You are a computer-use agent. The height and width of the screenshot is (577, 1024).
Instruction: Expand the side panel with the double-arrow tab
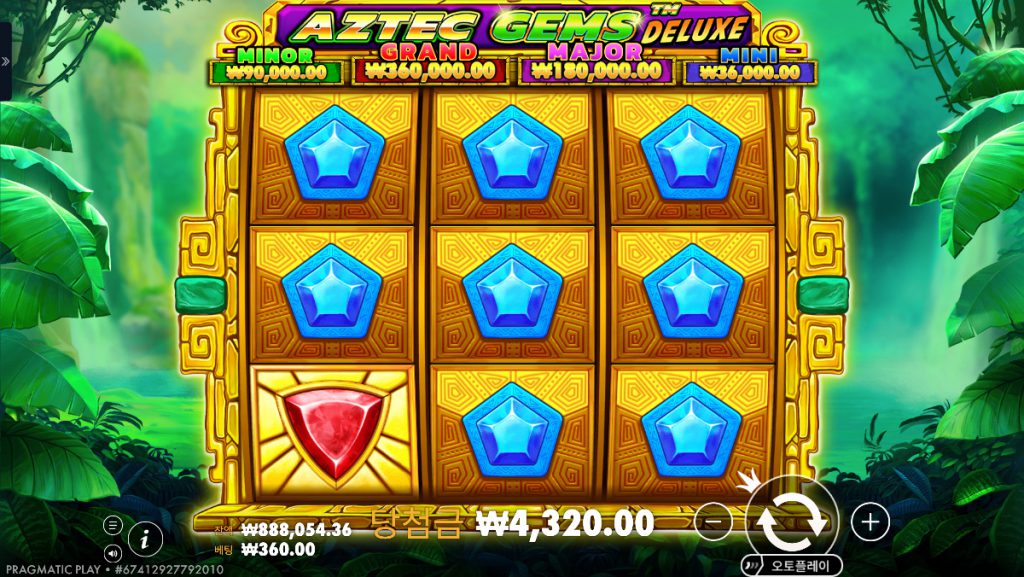click(x=5, y=61)
